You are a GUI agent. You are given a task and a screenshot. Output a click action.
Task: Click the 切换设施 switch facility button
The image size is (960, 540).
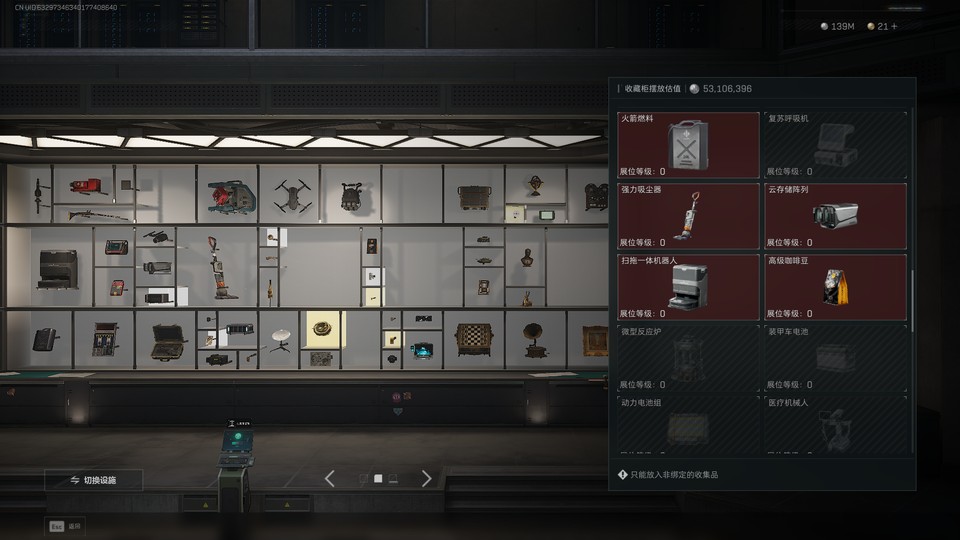[x=93, y=480]
